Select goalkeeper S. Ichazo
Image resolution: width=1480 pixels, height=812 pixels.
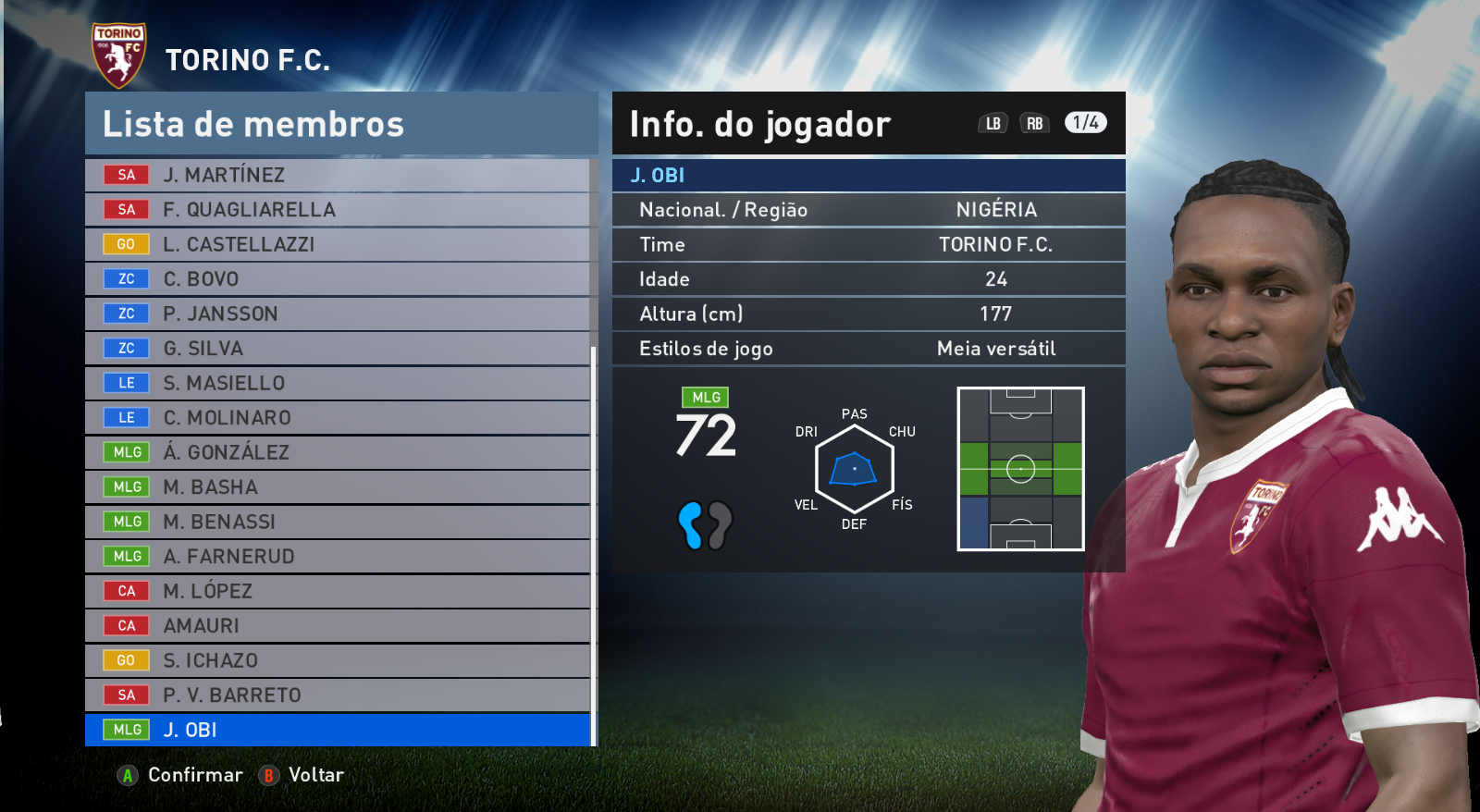(337, 660)
